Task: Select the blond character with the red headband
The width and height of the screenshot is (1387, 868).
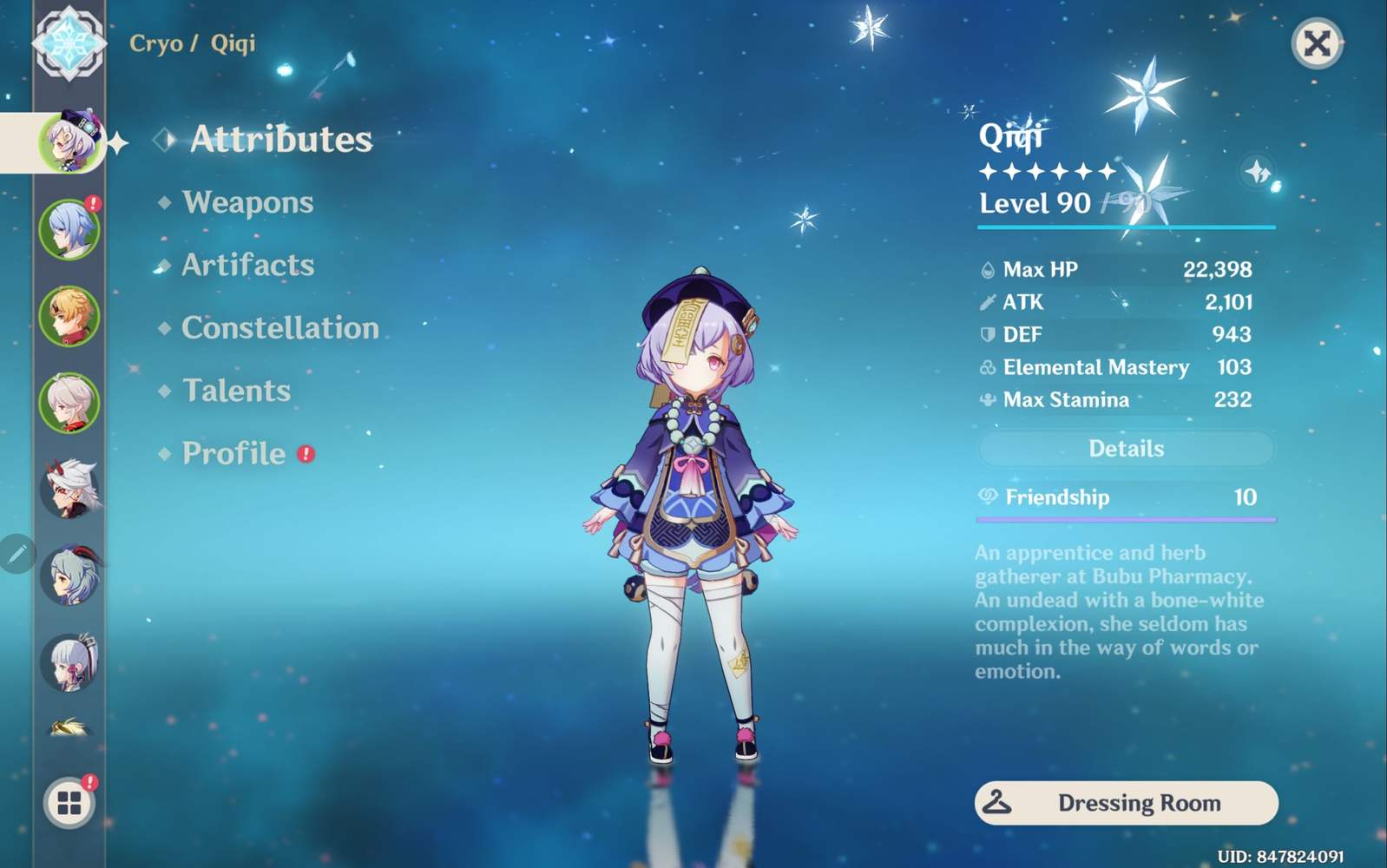Action: (x=69, y=316)
